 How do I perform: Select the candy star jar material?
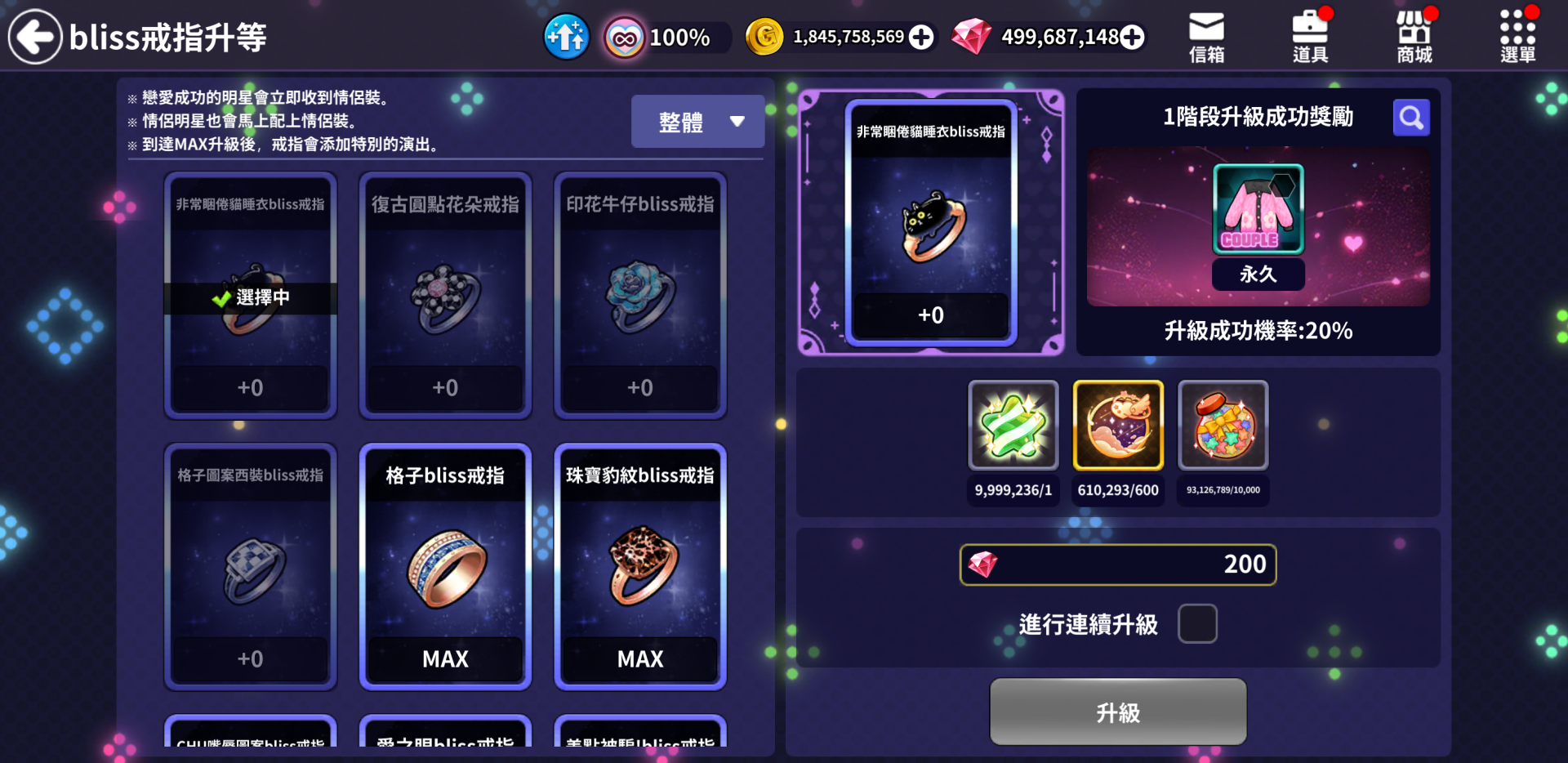point(1223,426)
